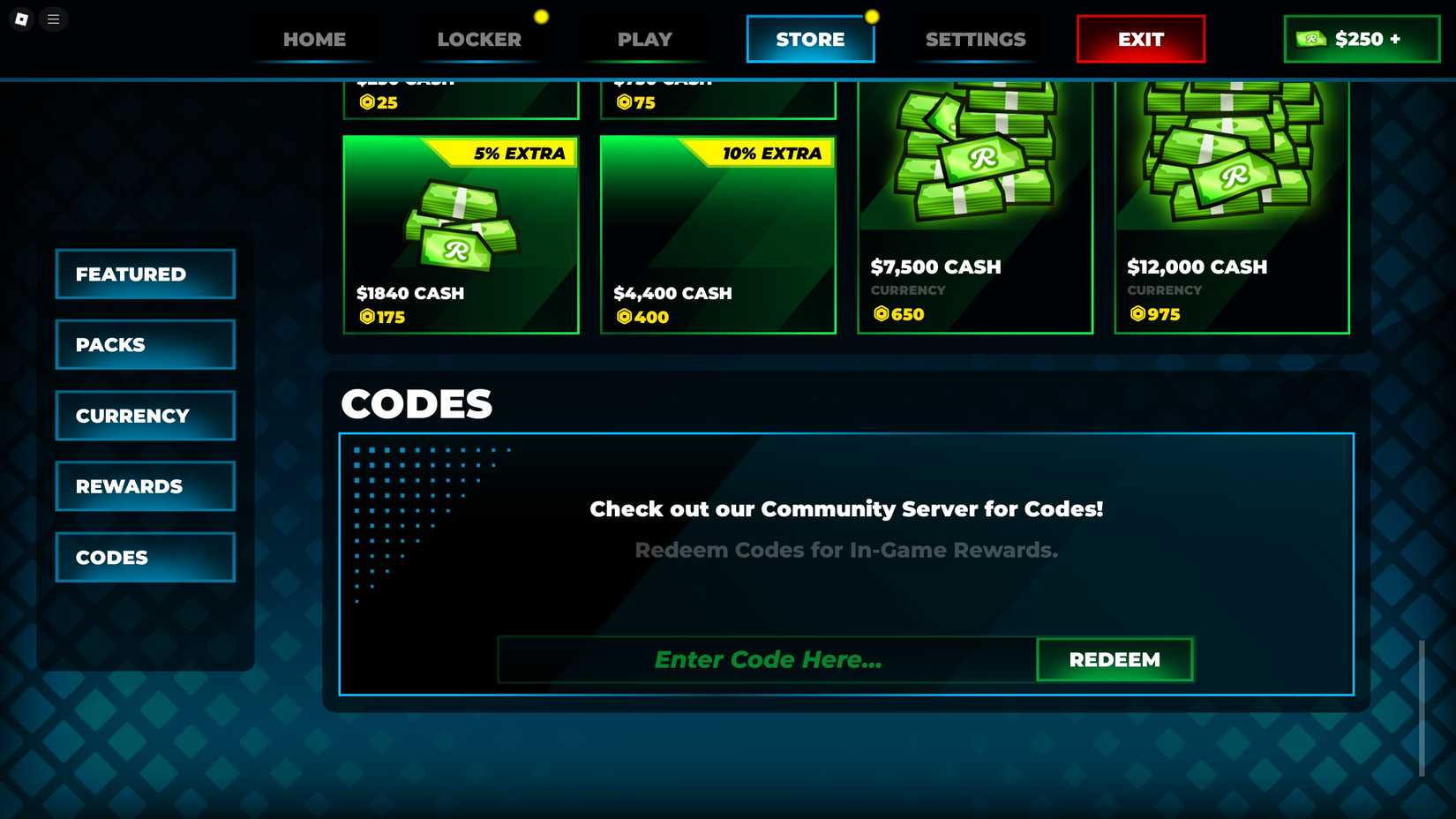Open the FEATURED store section
This screenshot has width=1456, height=819.
145,274
